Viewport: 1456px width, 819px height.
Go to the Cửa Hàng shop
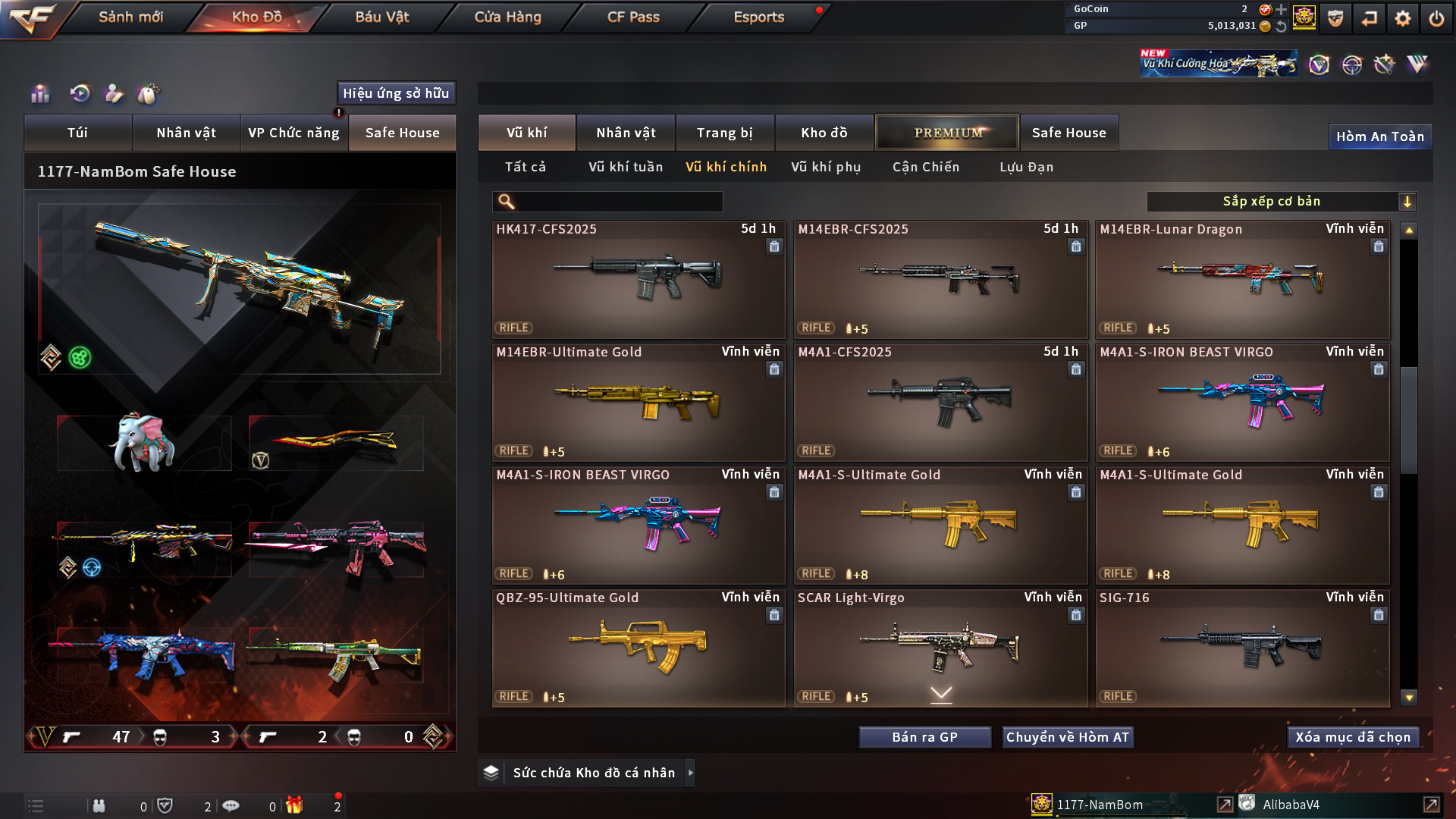(x=507, y=17)
